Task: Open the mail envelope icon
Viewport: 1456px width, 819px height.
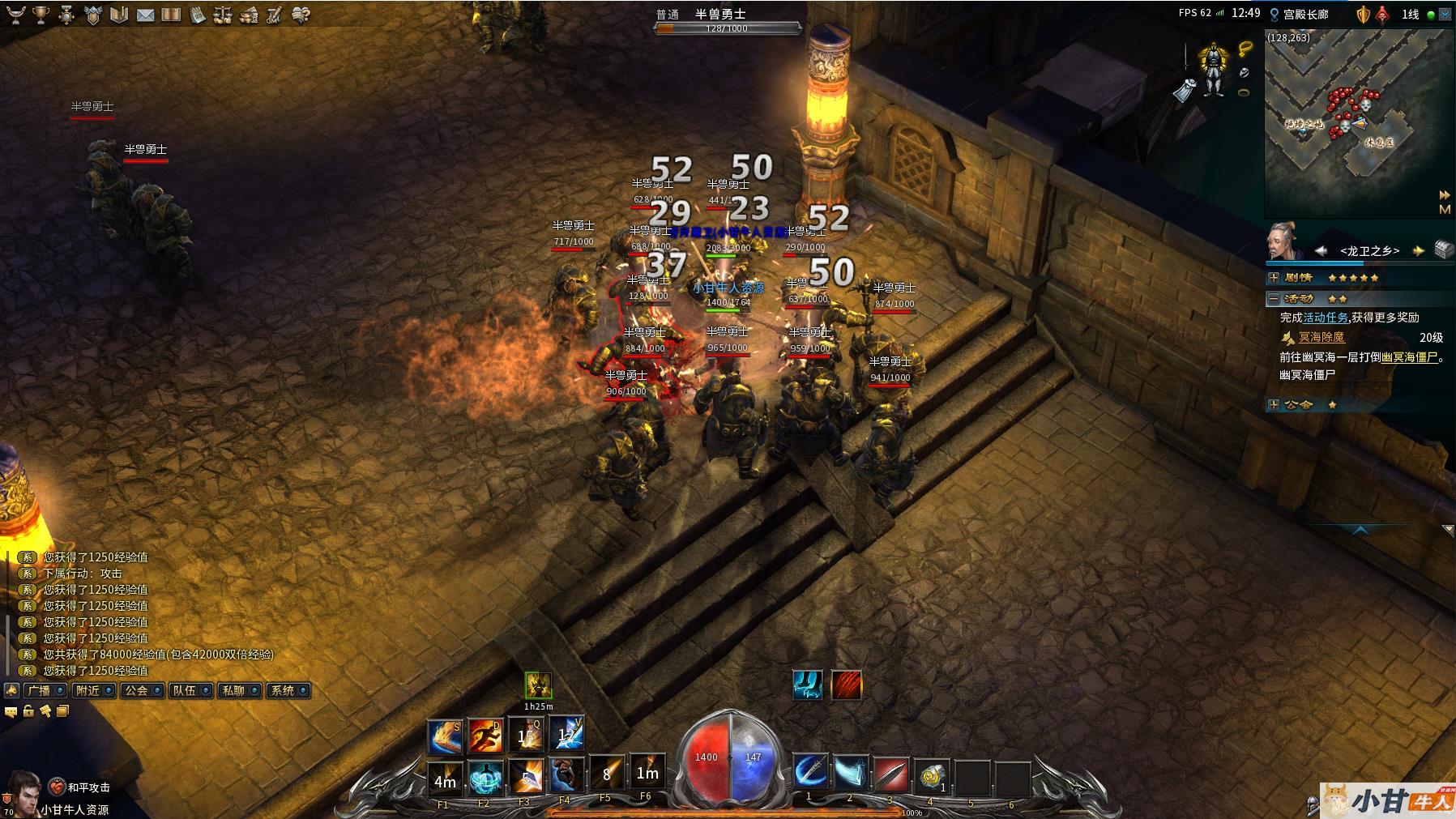Action: 145,15
